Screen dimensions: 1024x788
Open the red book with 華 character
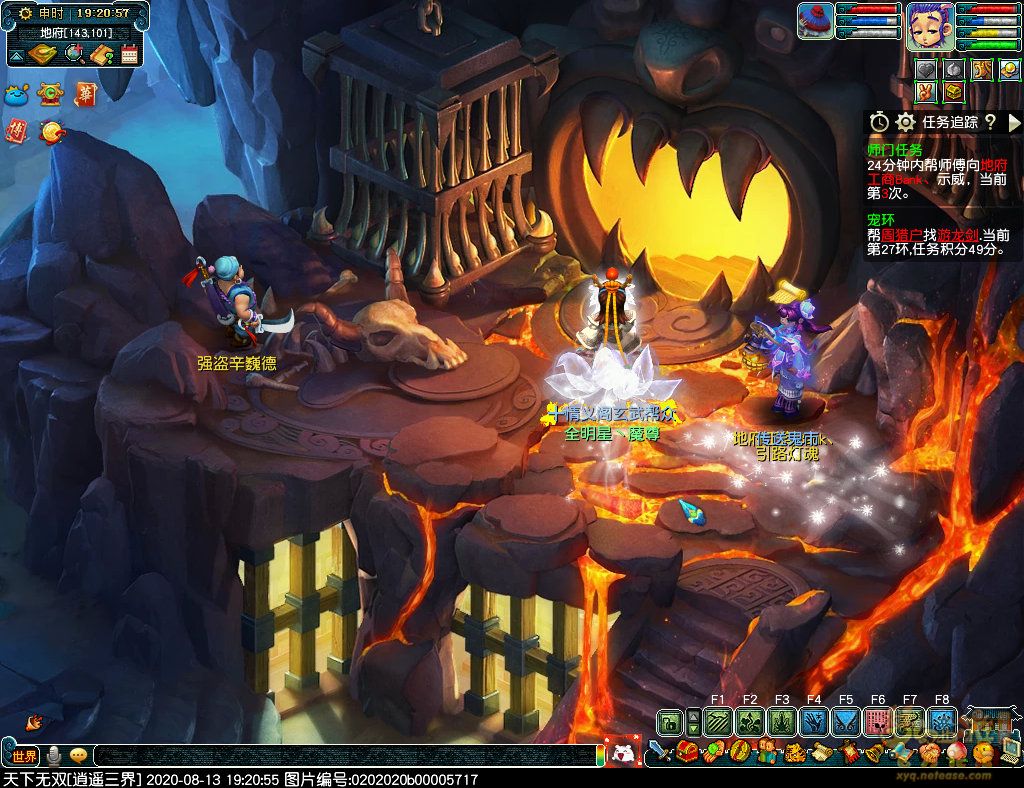click(x=84, y=95)
